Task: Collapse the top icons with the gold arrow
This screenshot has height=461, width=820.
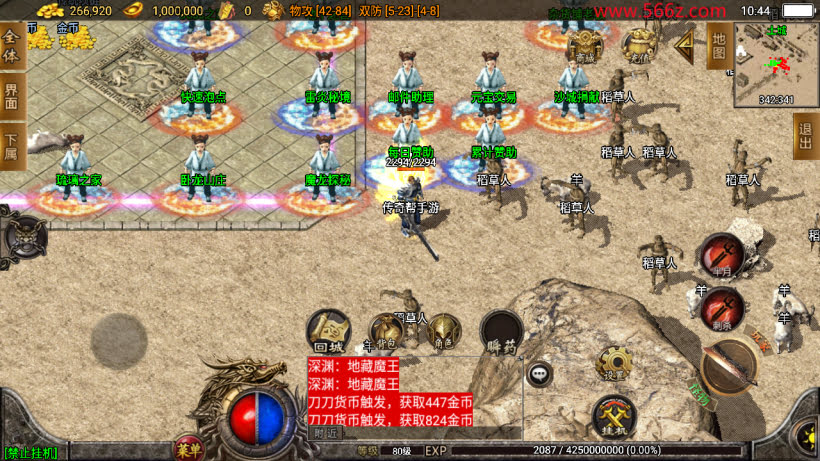Action: pos(685,45)
